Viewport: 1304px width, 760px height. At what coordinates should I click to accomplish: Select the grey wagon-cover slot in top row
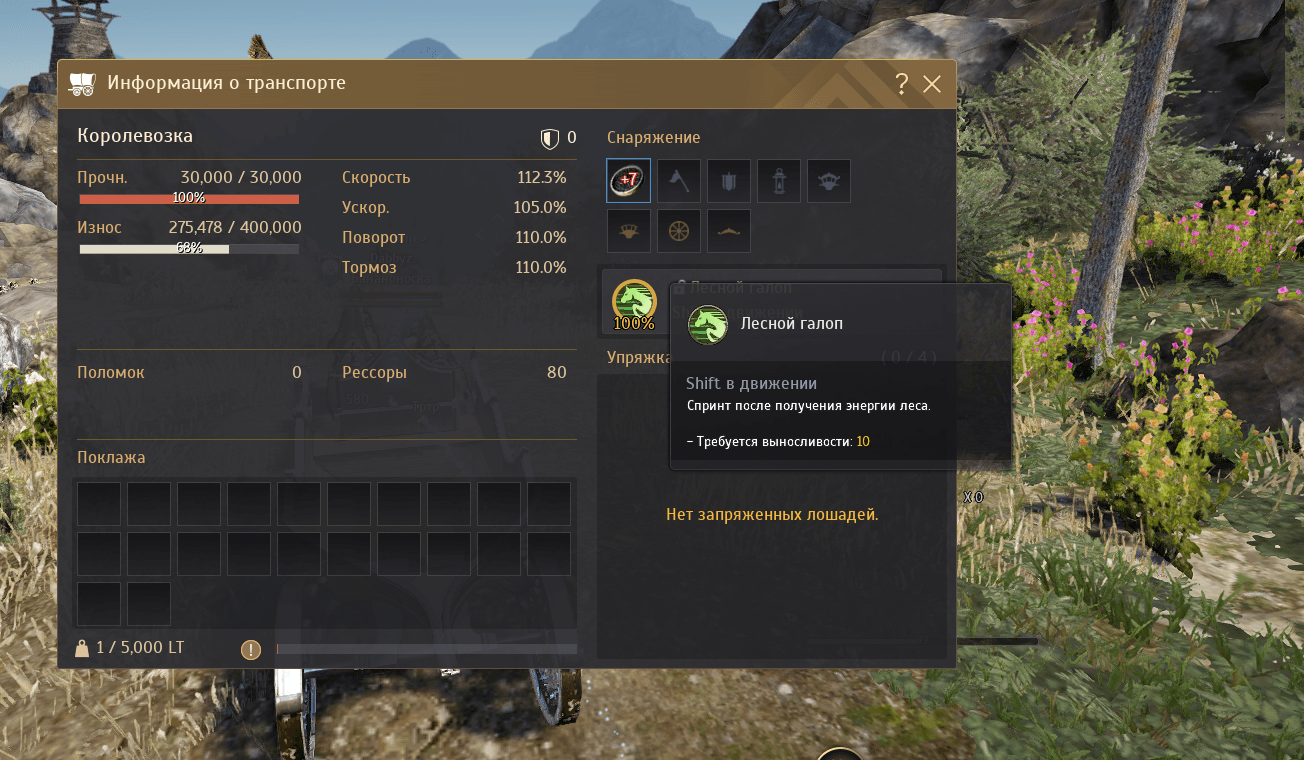pos(829,181)
